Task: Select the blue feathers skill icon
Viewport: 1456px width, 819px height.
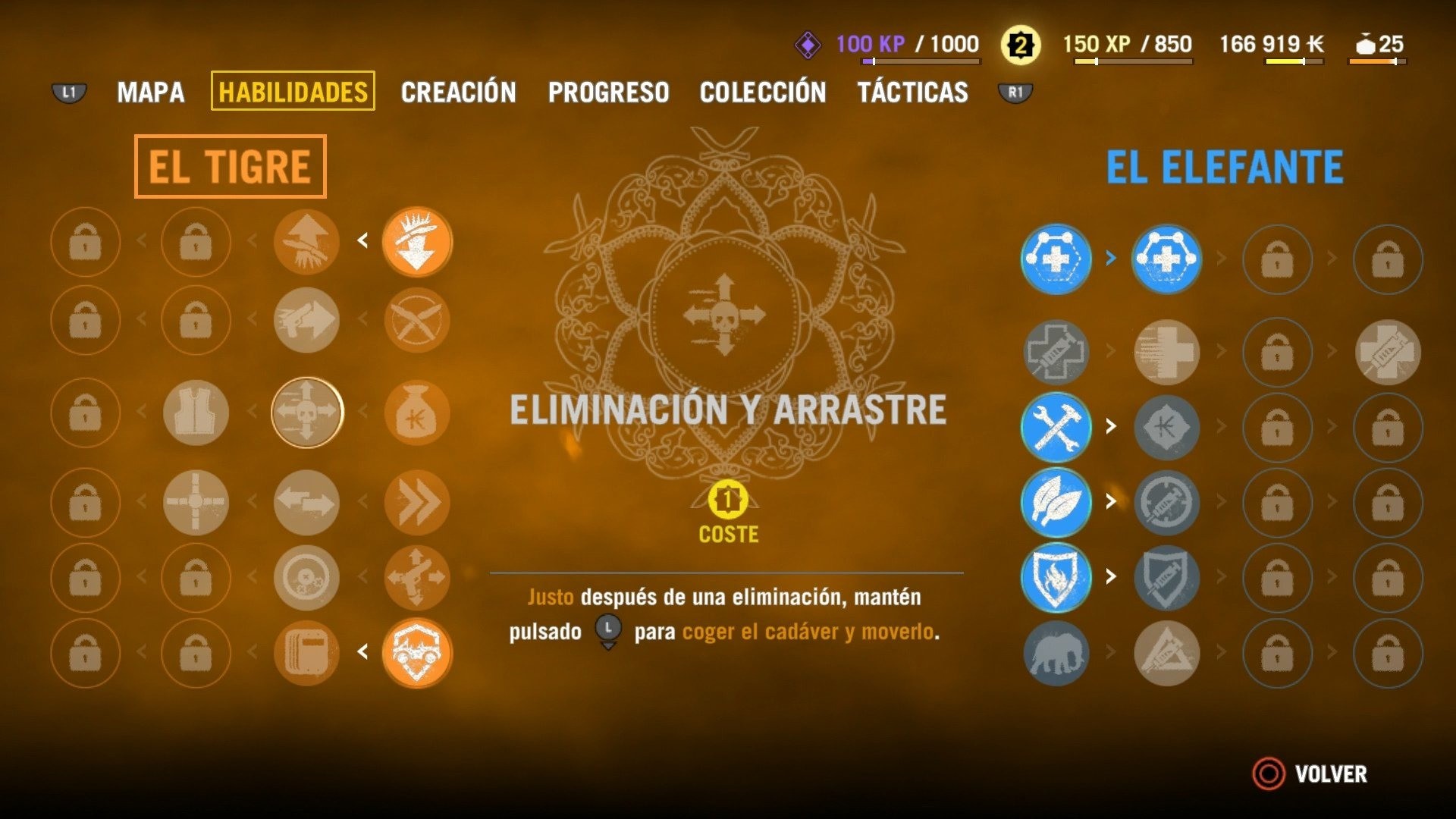Action: coord(1056,500)
